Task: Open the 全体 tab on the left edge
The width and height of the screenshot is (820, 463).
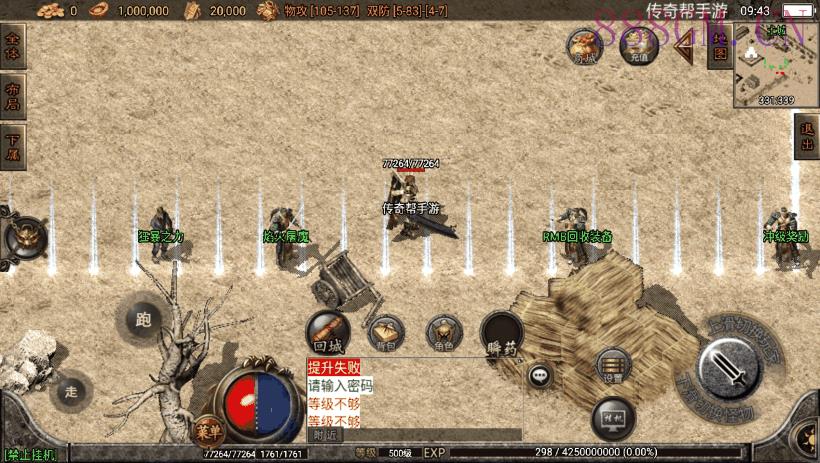Action: pos(13,46)
